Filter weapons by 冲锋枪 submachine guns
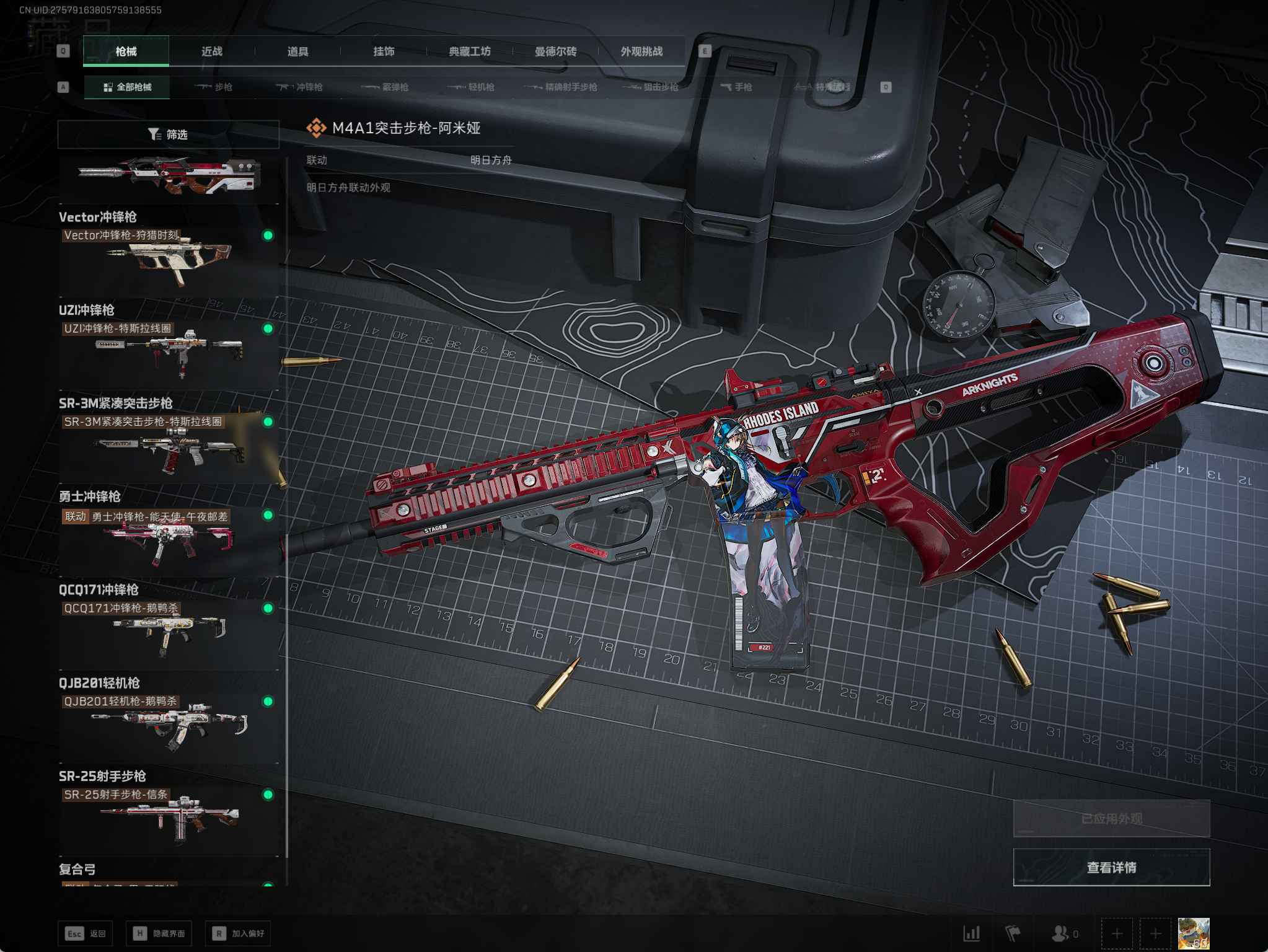 [300, 87]
